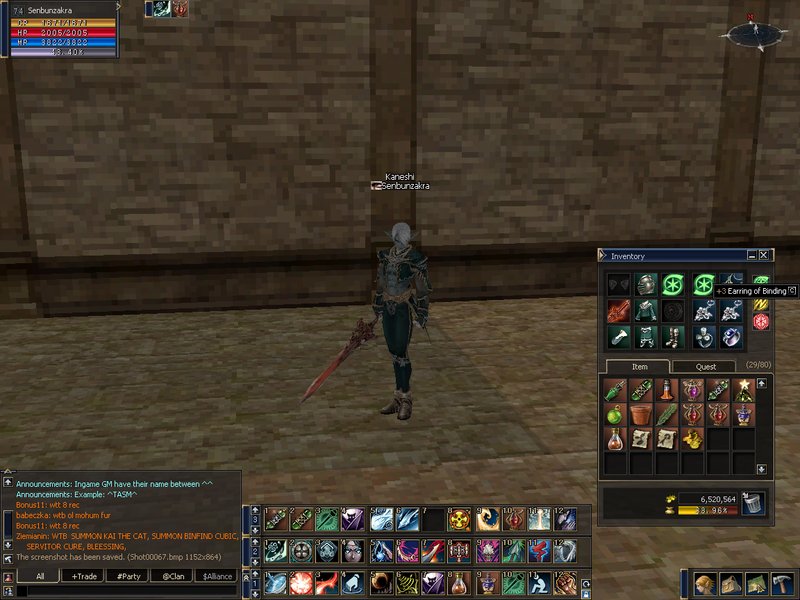
Task: Select the equipped red sword weapon slot
Action: pos(619,311)
